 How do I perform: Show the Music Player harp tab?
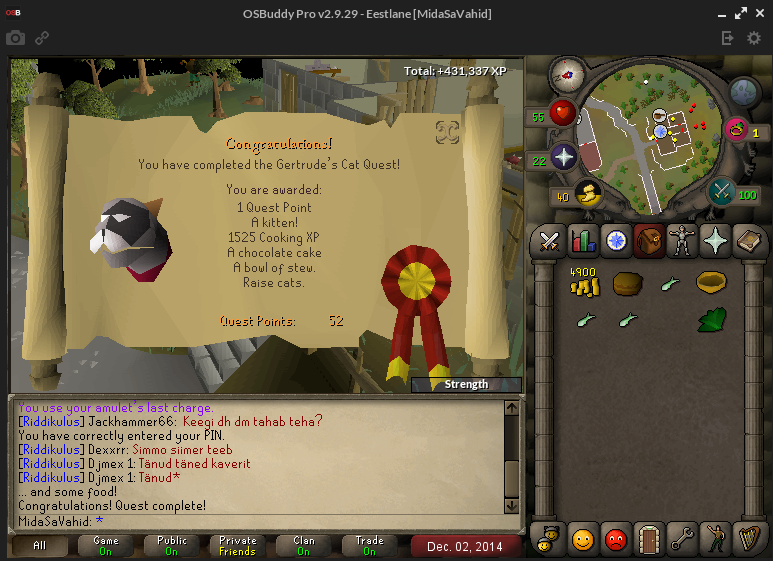pyautogui.click(x=748, y=539)
